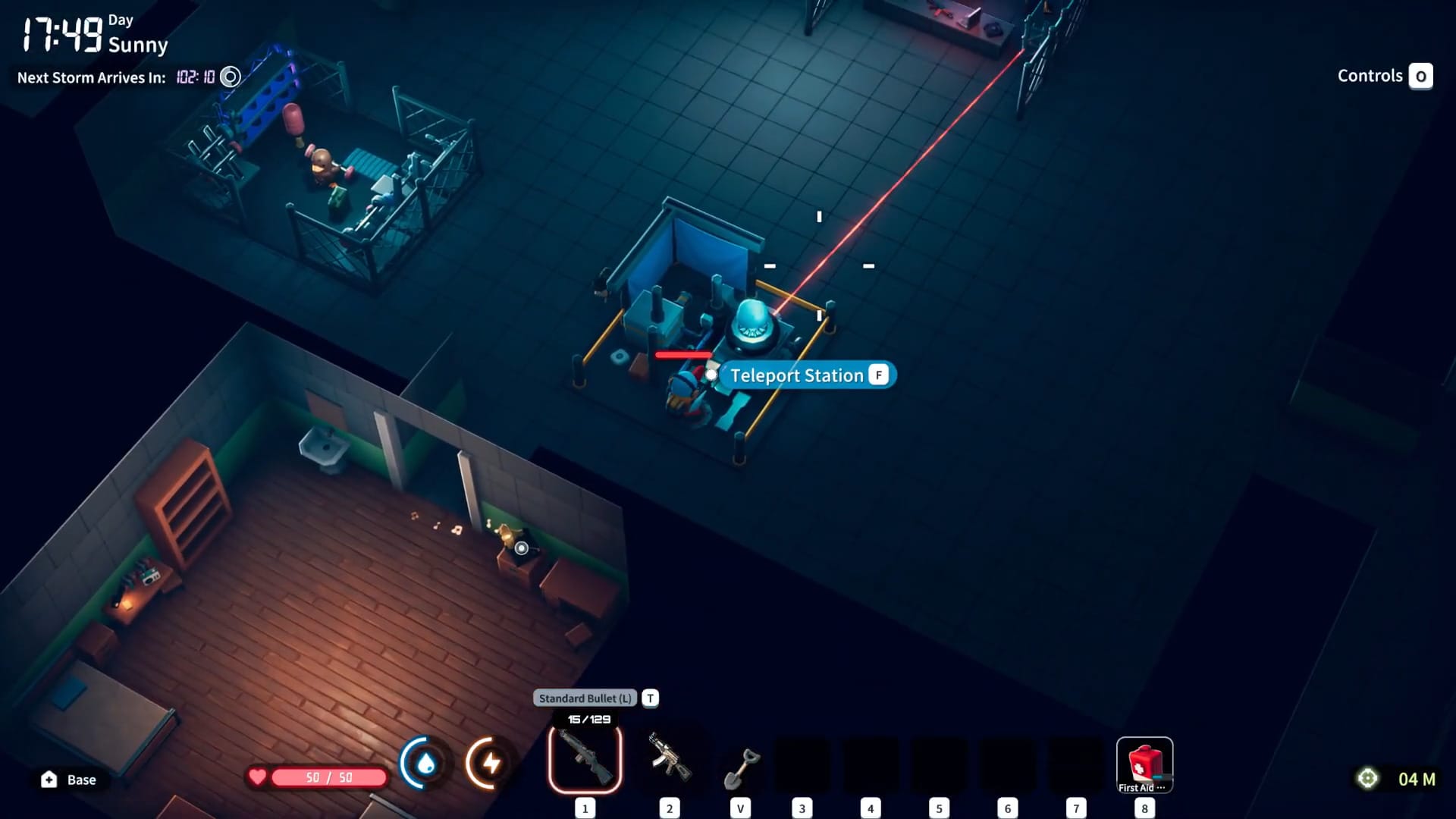The image size is (1456, 819).
Task: Click the 50 / 50 health bar
Action: [328, 777]
